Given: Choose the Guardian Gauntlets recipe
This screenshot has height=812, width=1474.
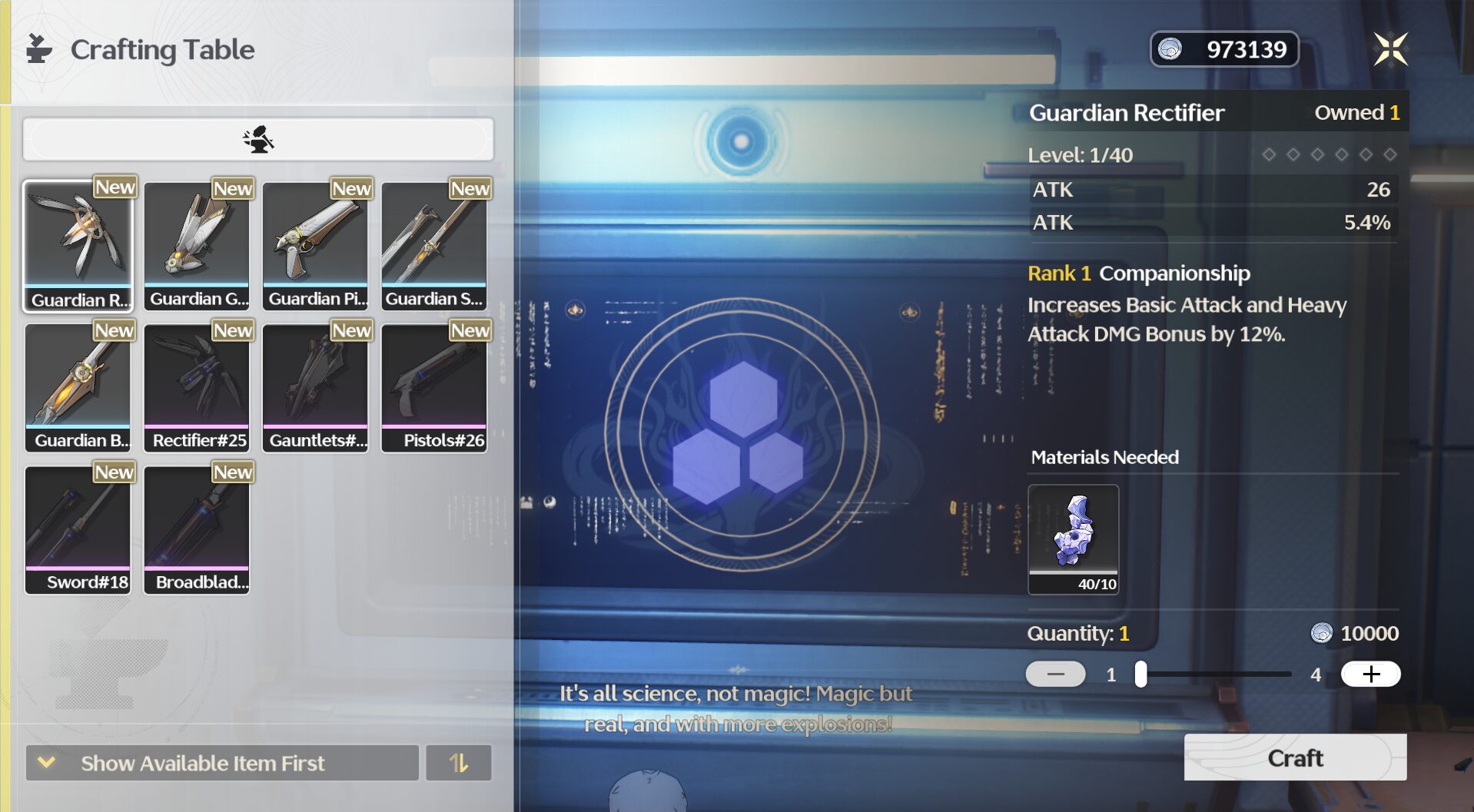Looking at the screenshot, I should click(198, 246).
